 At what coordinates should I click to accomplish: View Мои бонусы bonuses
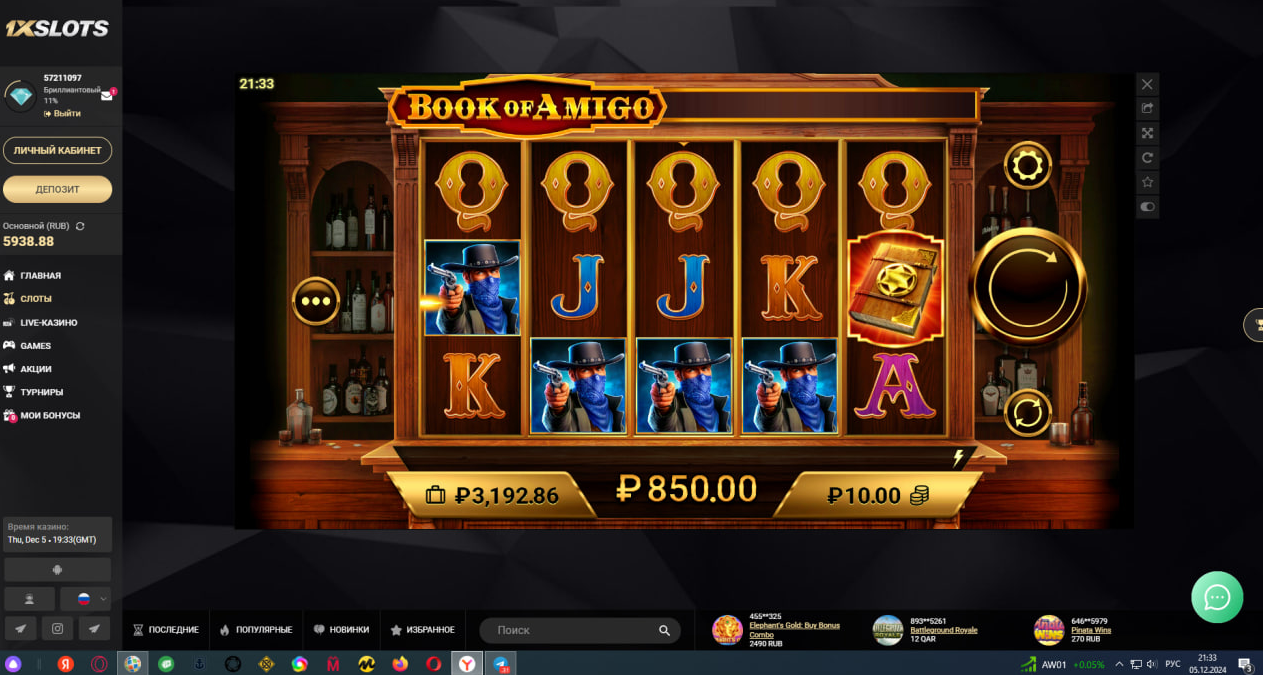coord(50,415)
